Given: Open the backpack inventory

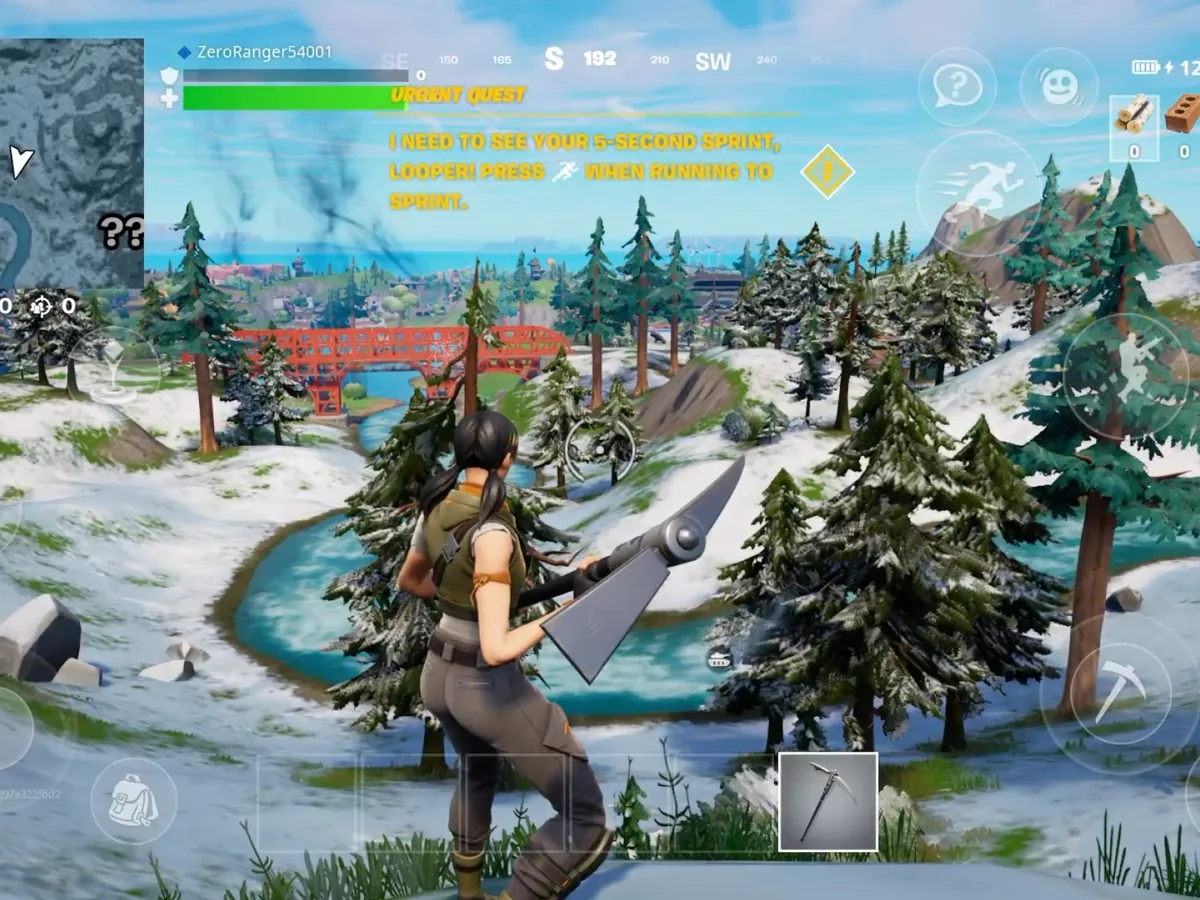Looking at the screenshot, I should point(133,800).
